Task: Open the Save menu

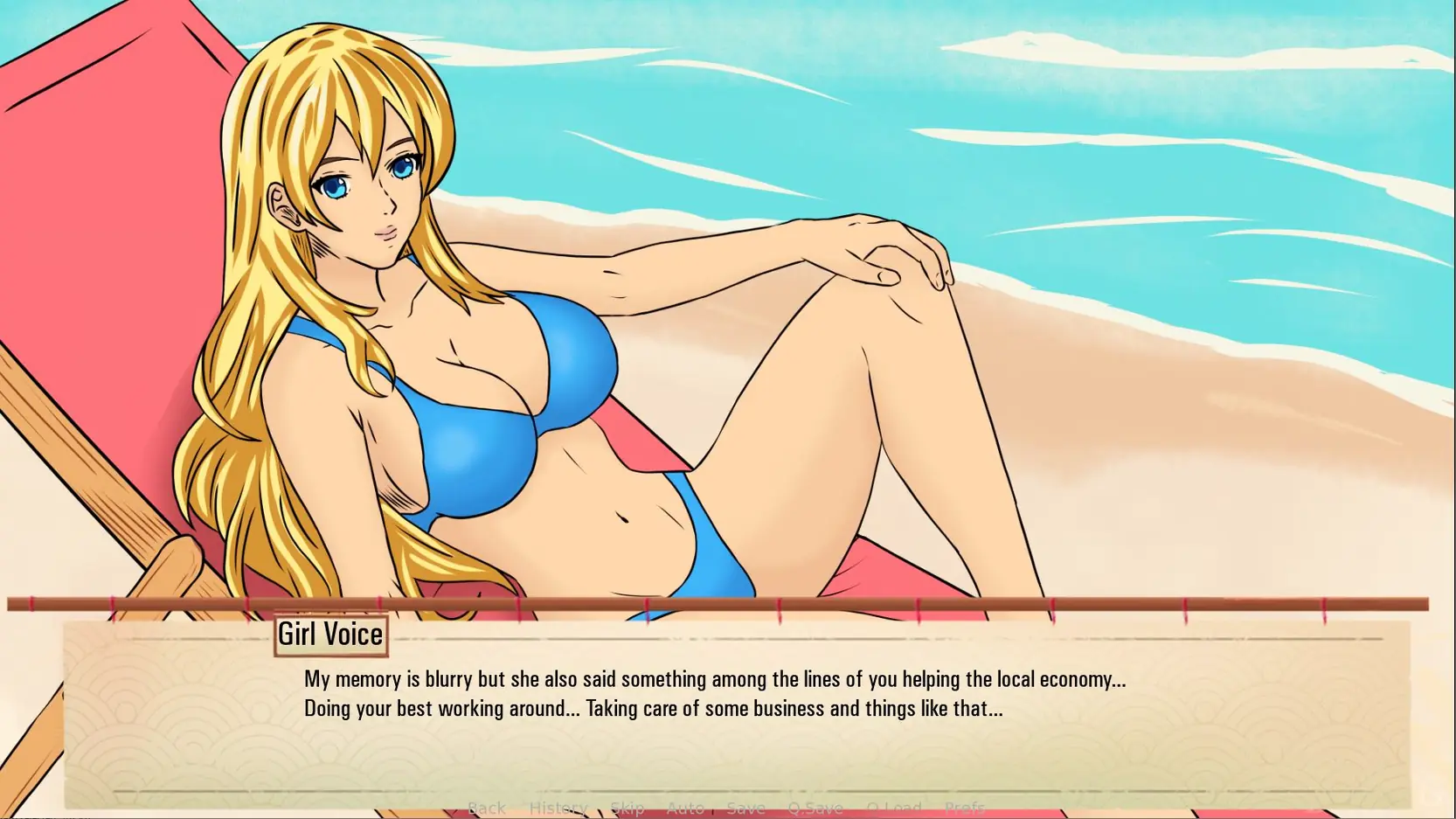Action: (x=745, y=809)
